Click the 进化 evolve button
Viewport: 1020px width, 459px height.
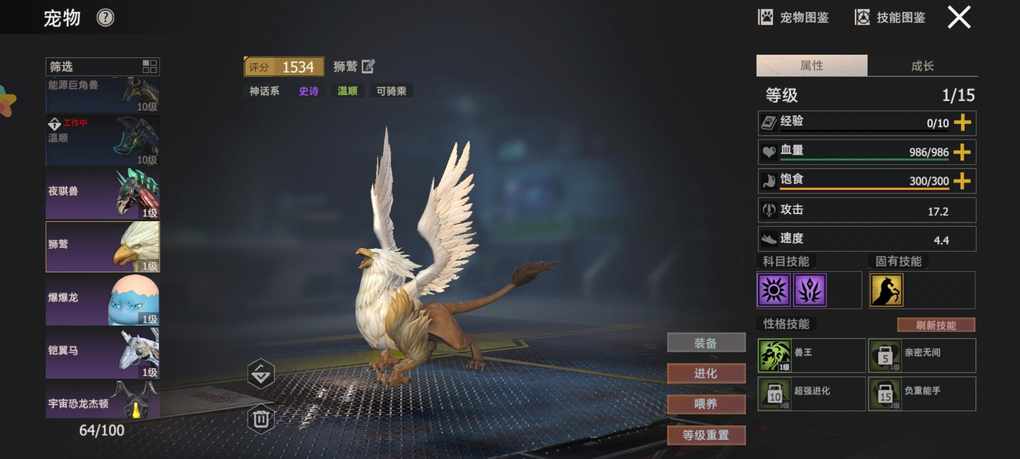click(x=706, y=373)
